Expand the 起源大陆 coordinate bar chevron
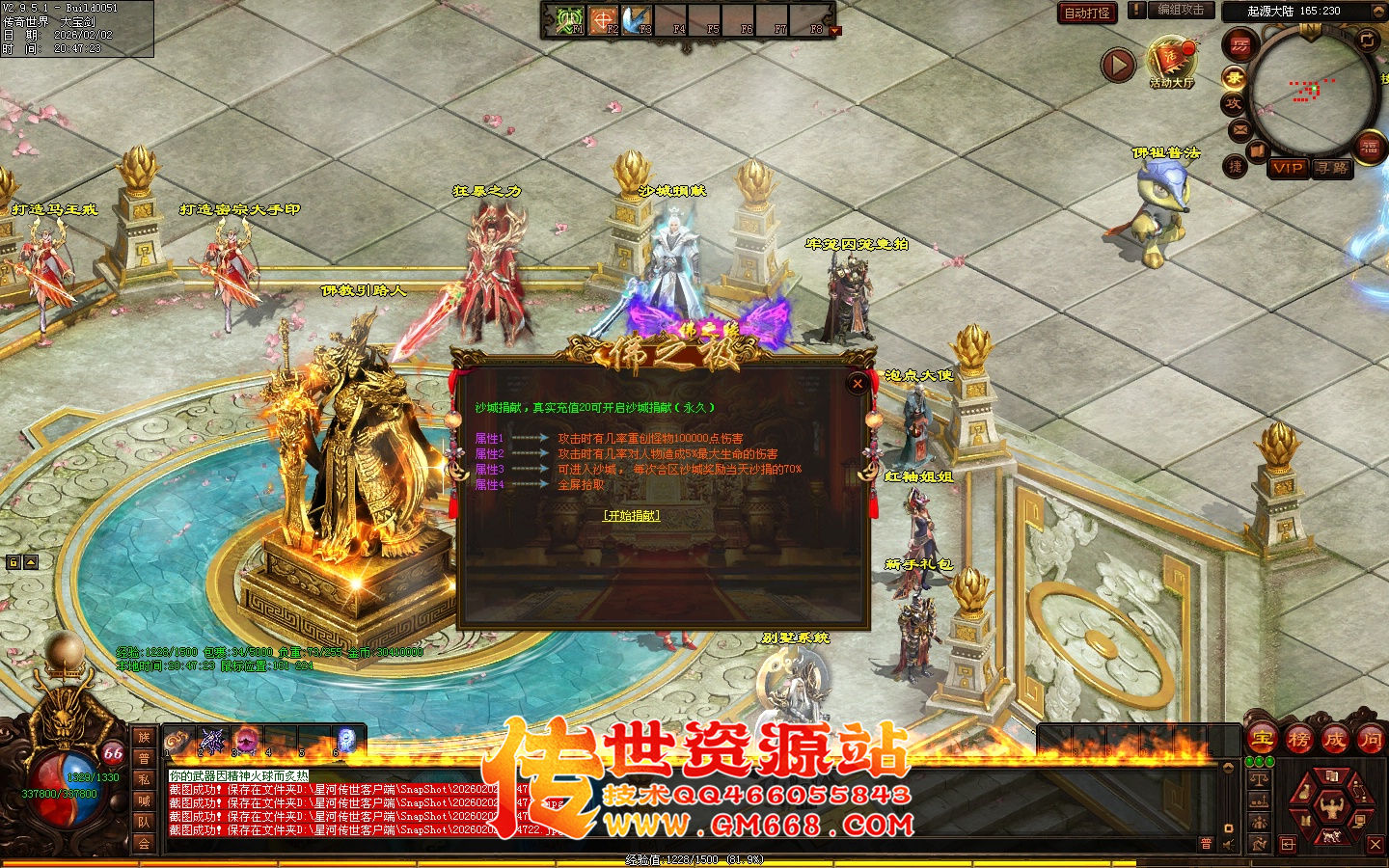 [x=1378, y=10]
